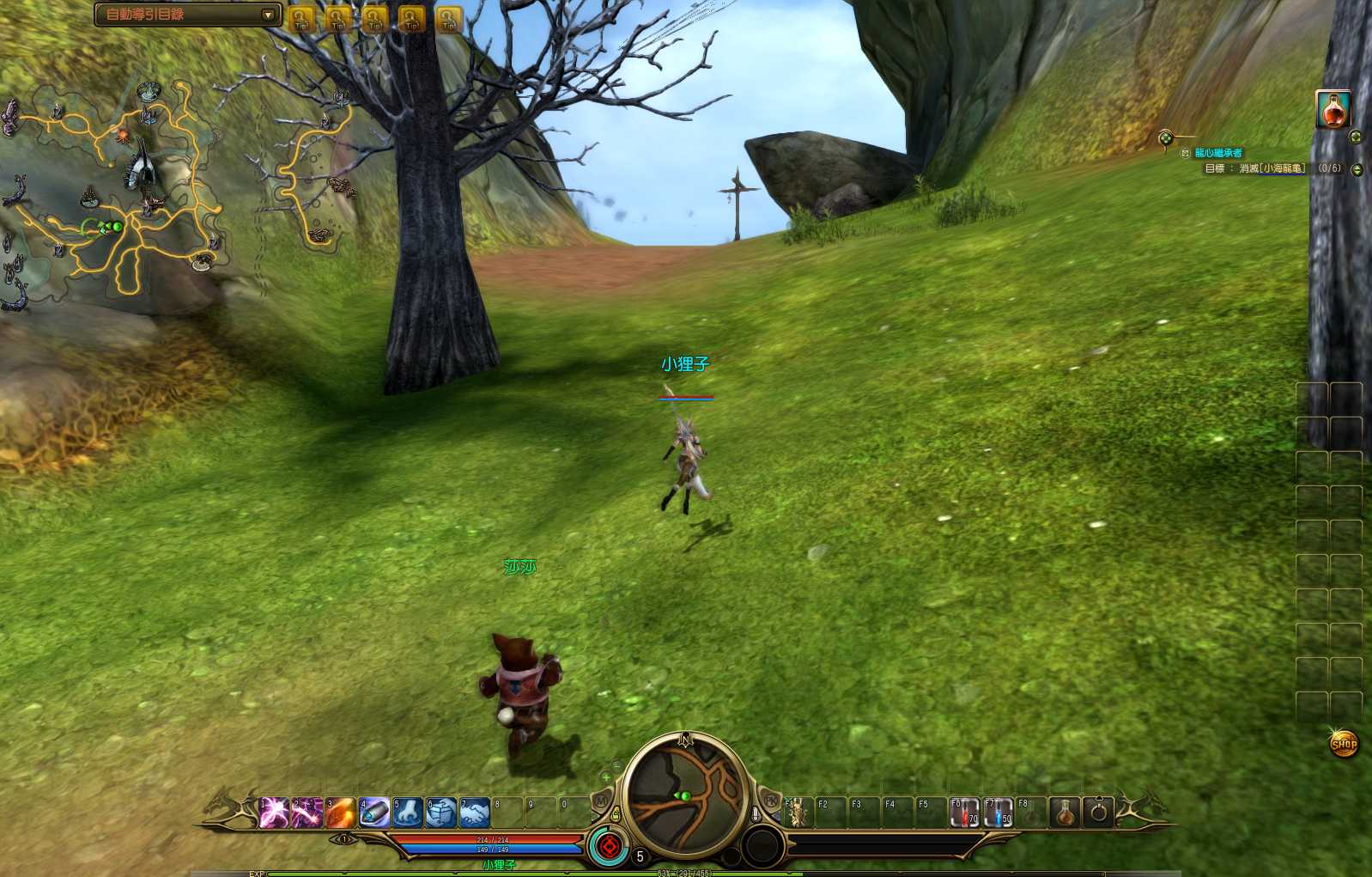Open the ring slot at the hotbar's end
Viewport: 1372px width, 877px height.
point(1098,812)
